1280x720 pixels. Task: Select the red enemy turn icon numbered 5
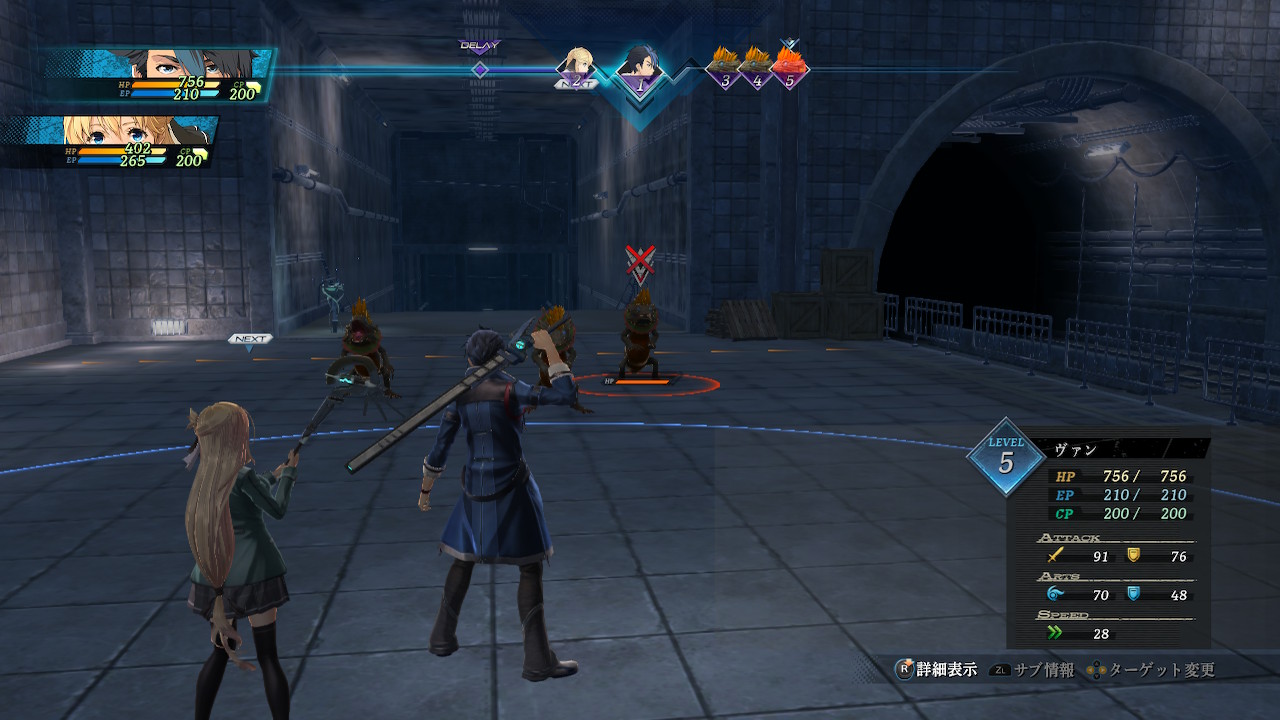(789, 68)
